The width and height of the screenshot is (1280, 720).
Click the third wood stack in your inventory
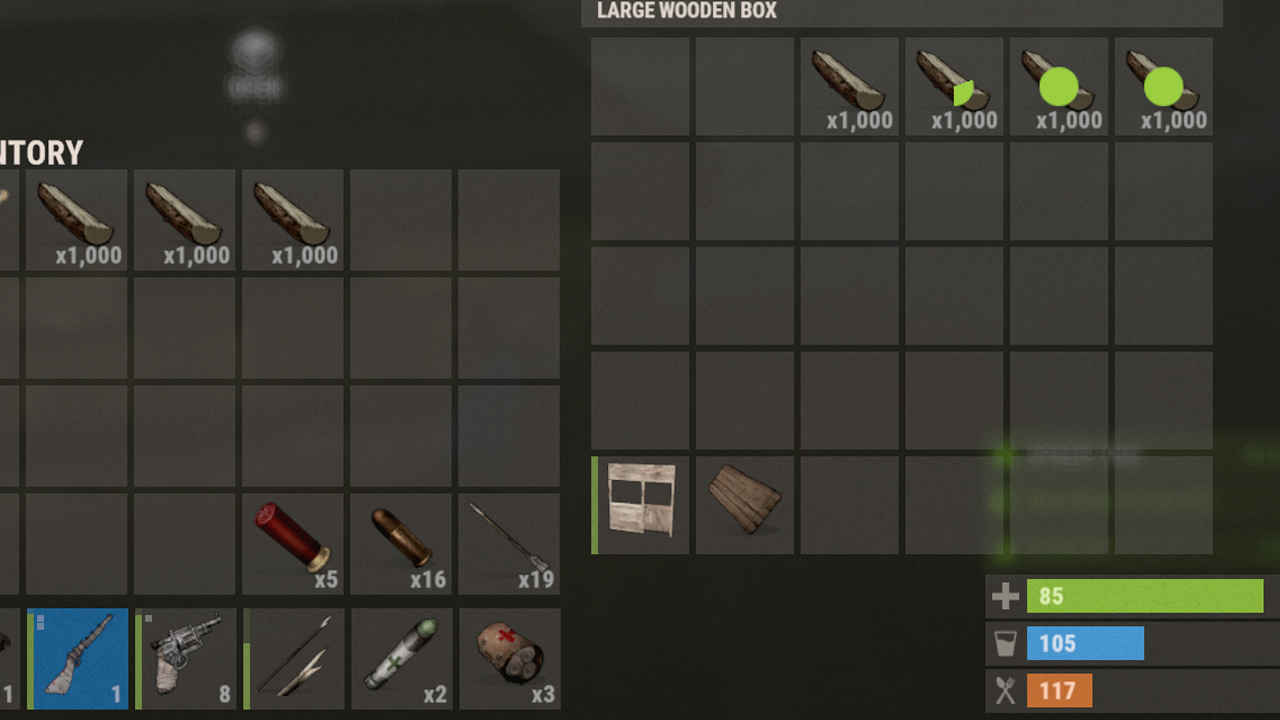pyautogui.click(x=292, y=219)
